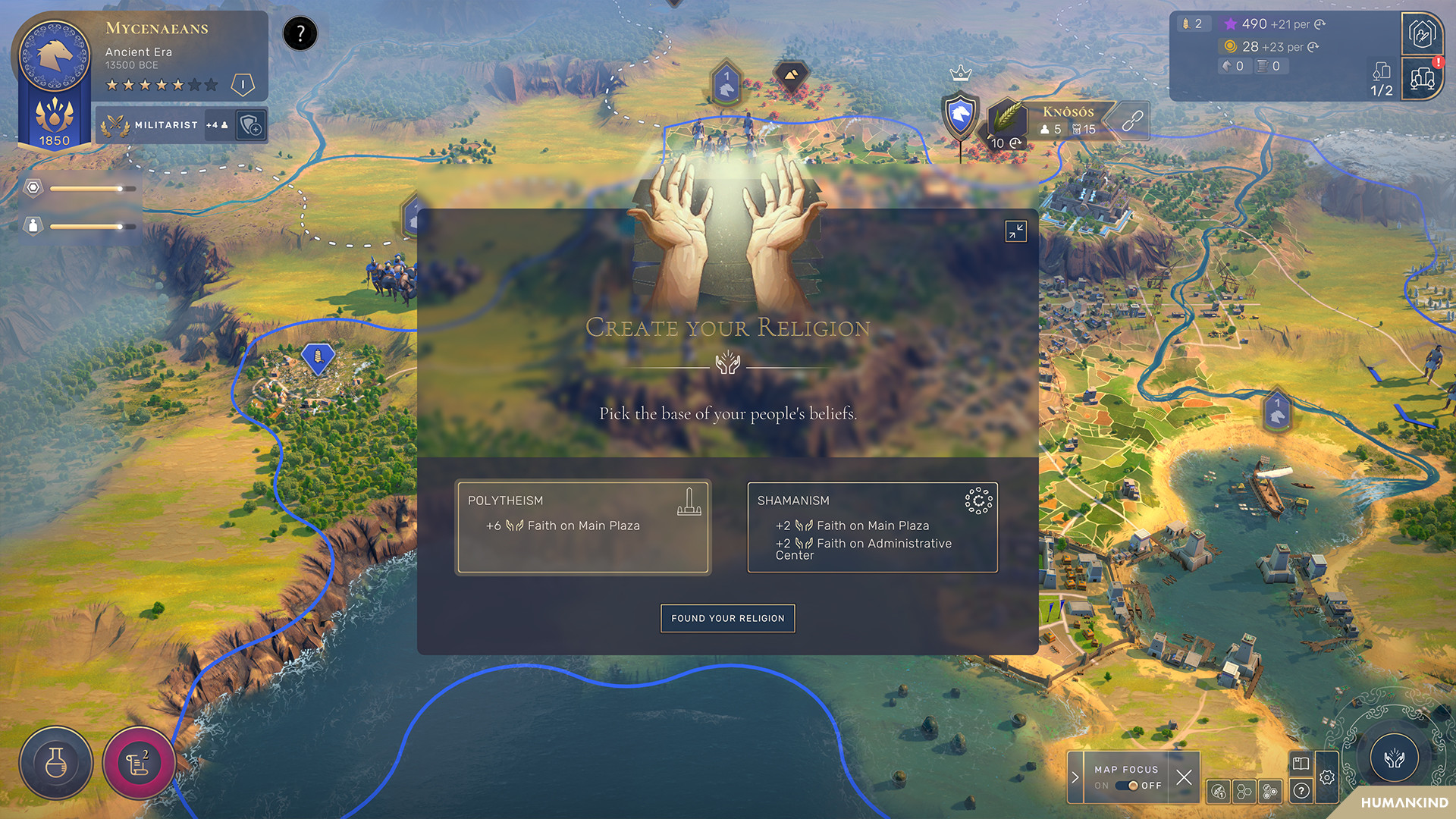This screenshot has width=1456, height=819.
Task: Expand the Map Focus panel with the chevron arrow
Action: tap(1075, 777)
